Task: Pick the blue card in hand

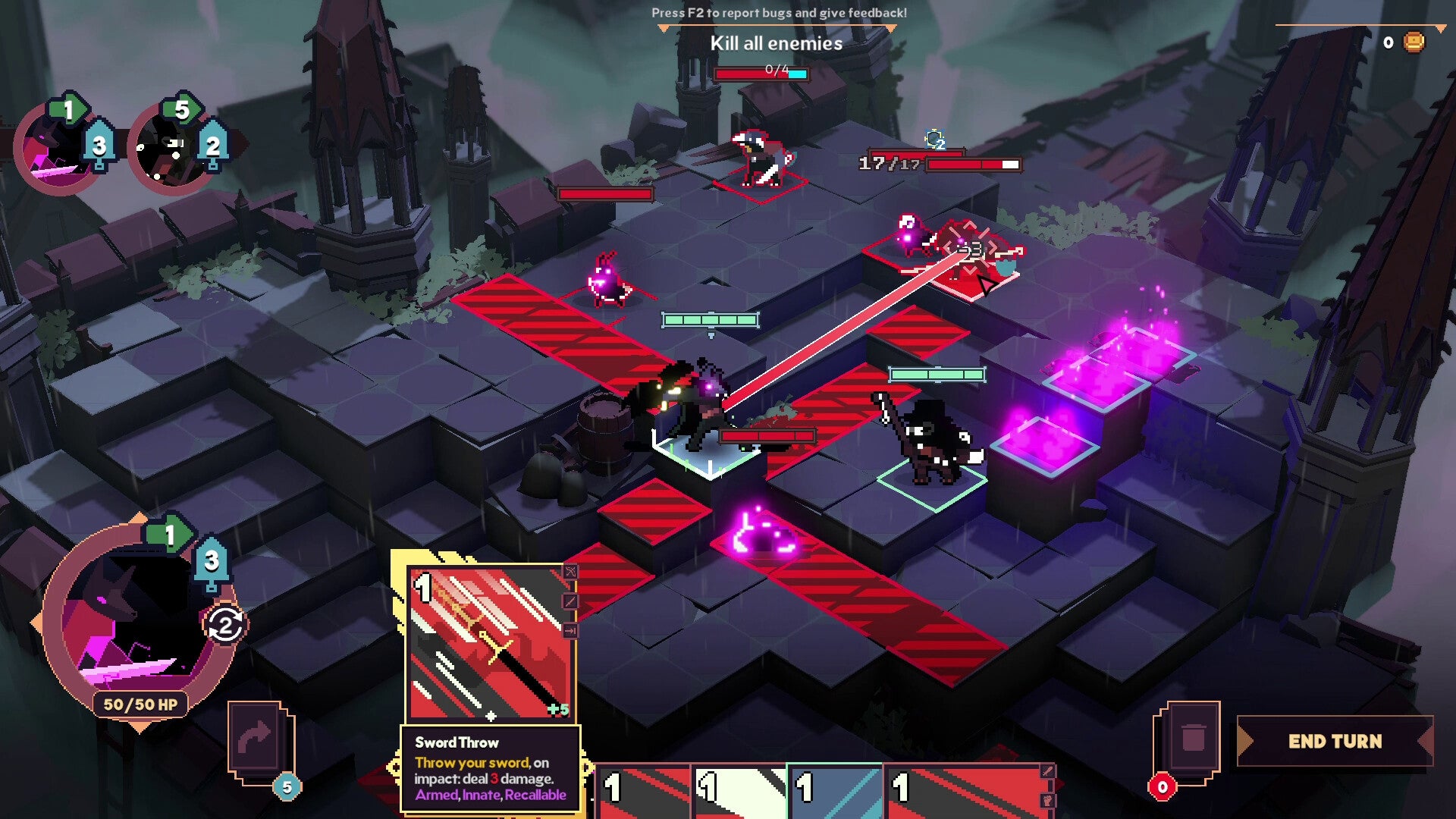Action: tap(835, 792)
